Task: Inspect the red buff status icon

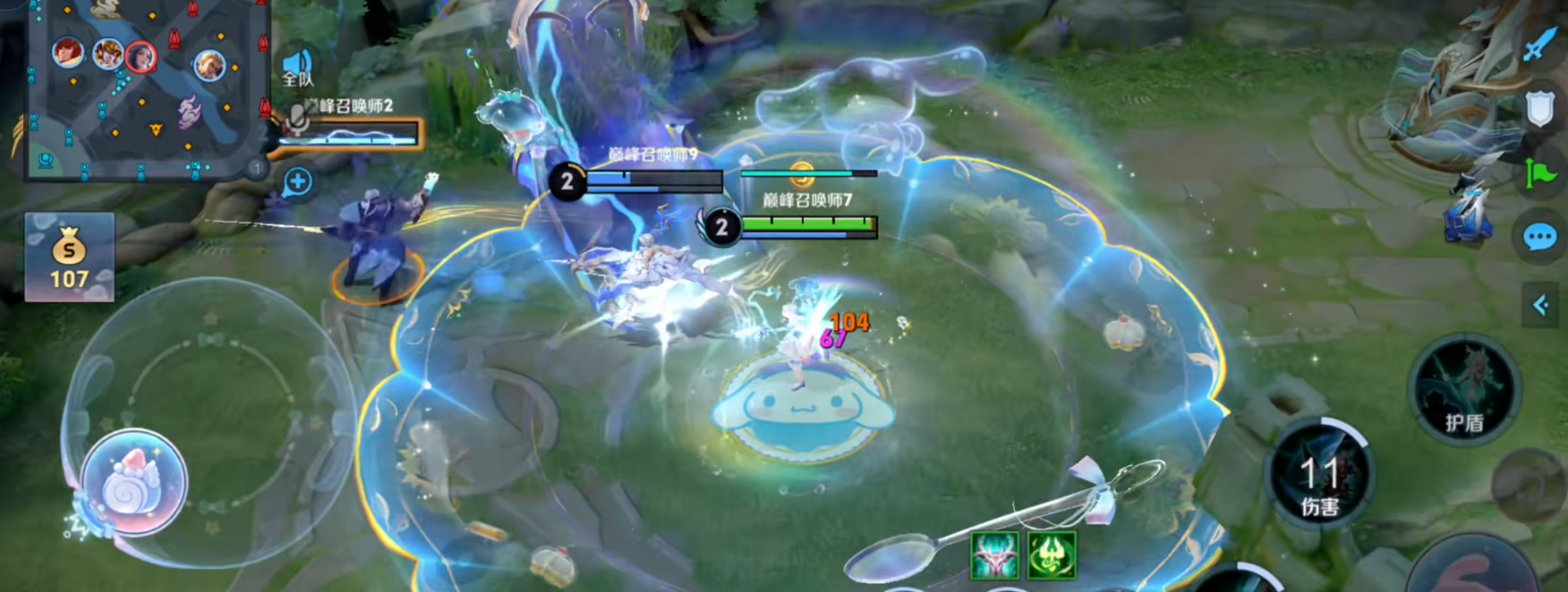Action: 994,554
